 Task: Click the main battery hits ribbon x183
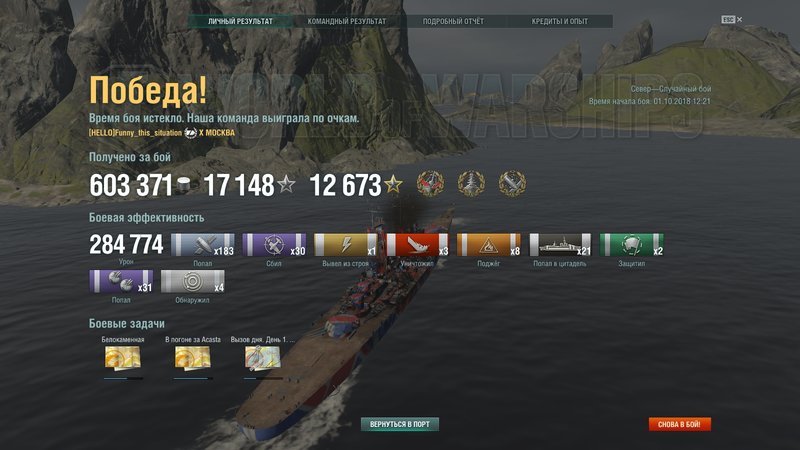pyautogui.click(x=203, y=245)
